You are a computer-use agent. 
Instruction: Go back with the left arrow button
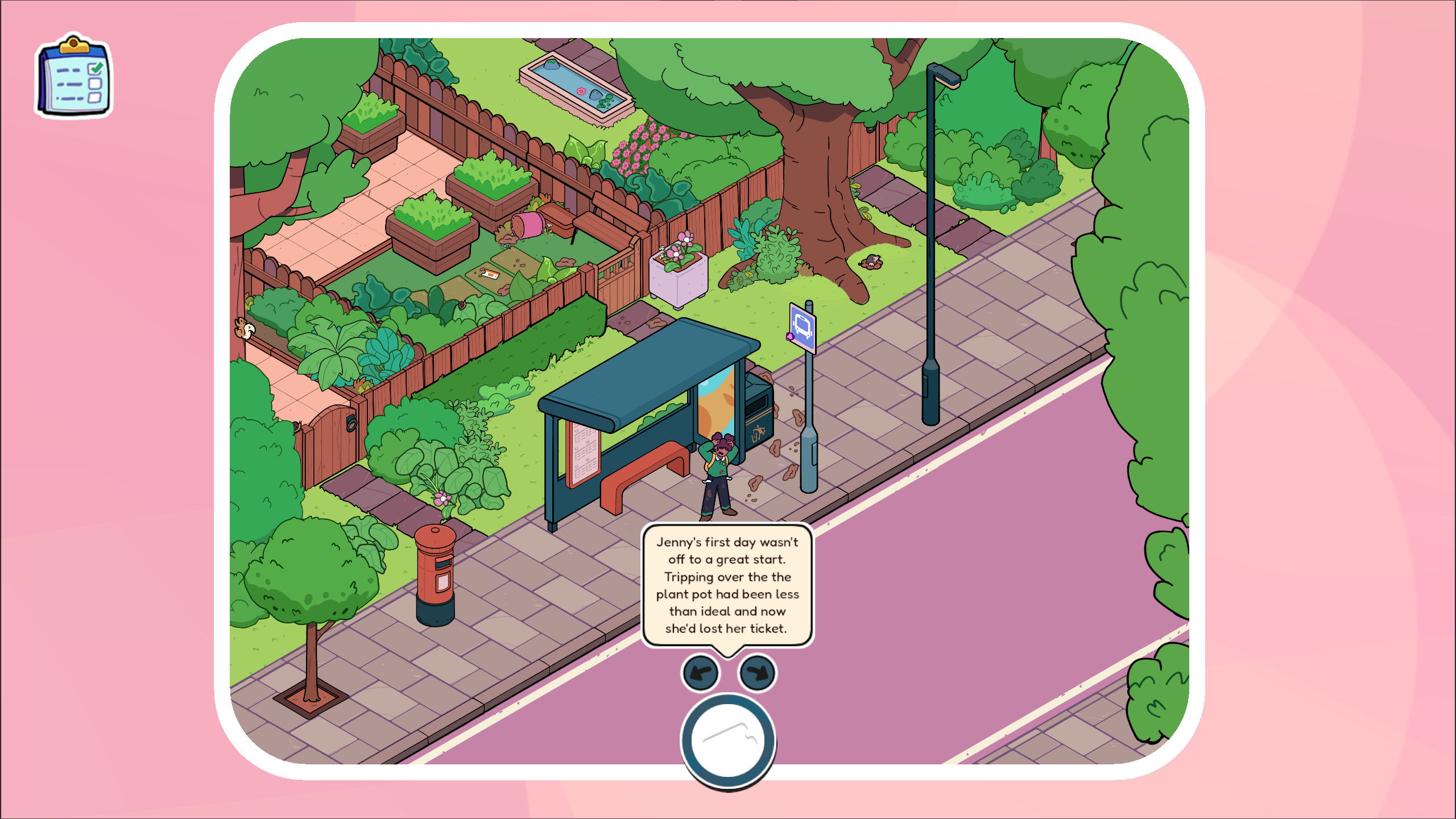[x=700, y=673]
